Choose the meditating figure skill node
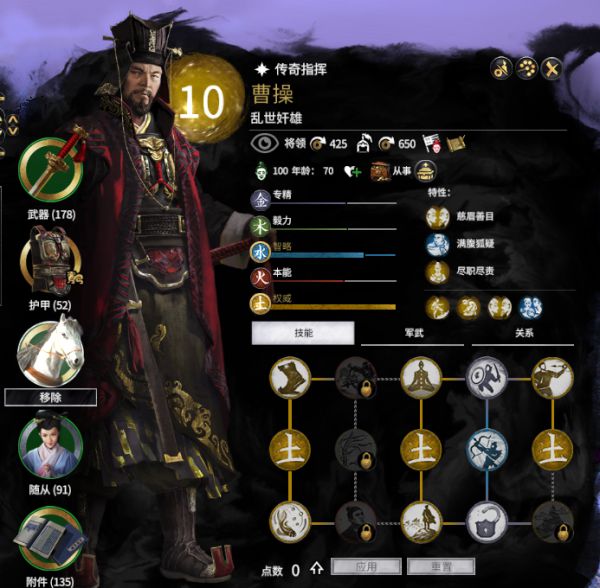This screenshot has height=588, width=600. coord(421,376)
